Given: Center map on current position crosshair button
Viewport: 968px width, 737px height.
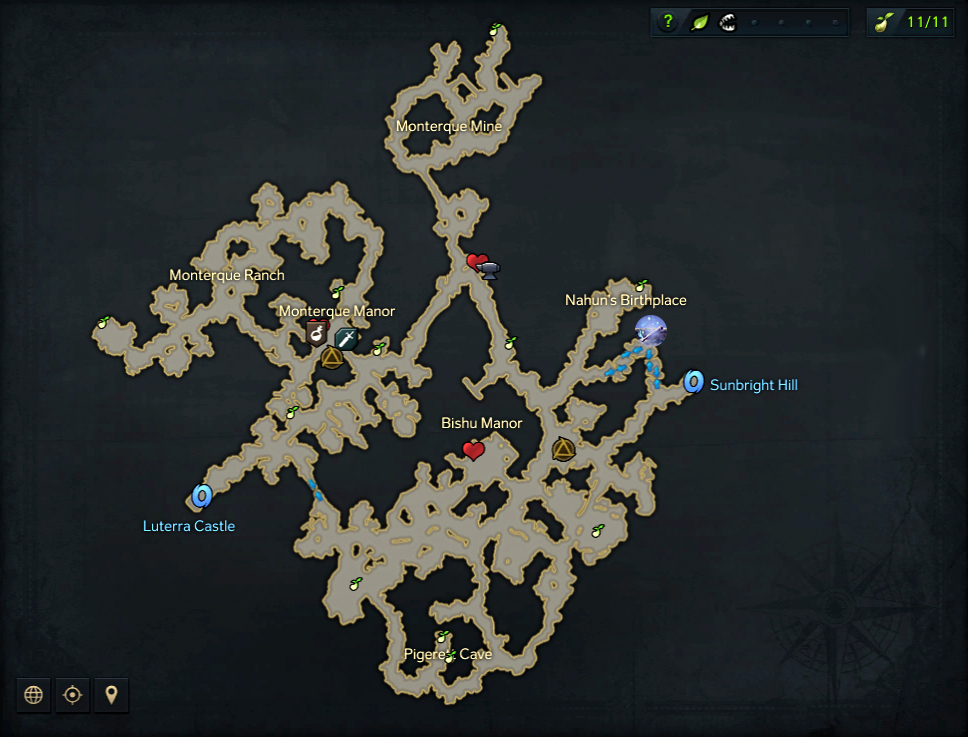Looking at the screenshot, I should tap(72, 695).
